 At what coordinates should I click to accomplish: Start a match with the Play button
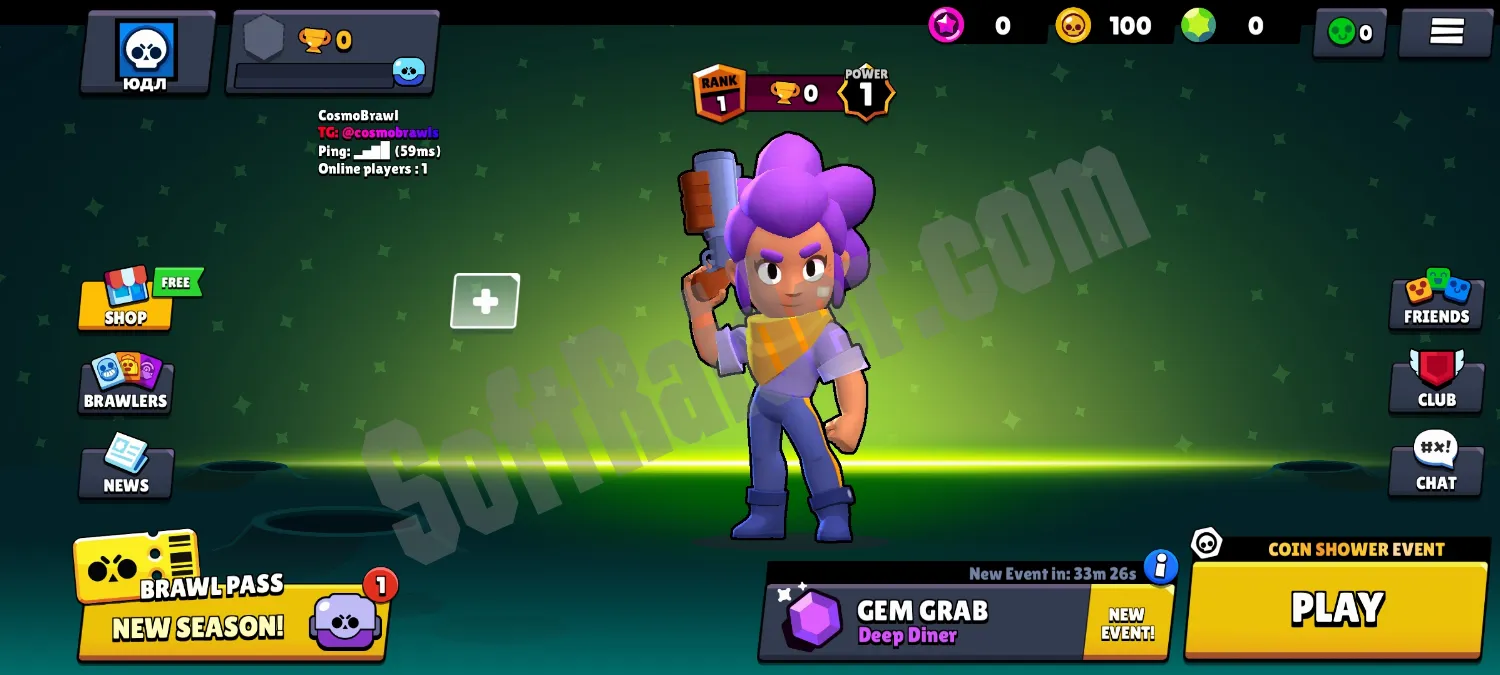(1336, 608)
